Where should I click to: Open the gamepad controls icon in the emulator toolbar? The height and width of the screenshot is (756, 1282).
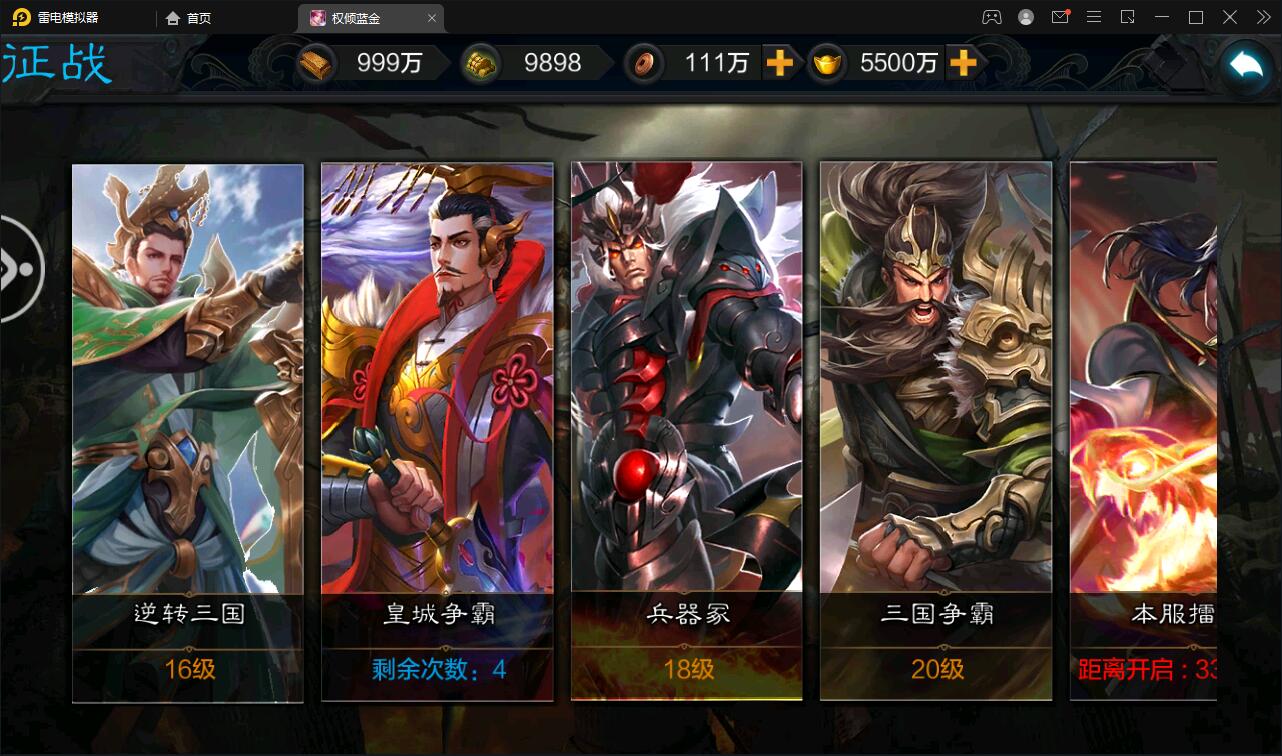point(991,17)
